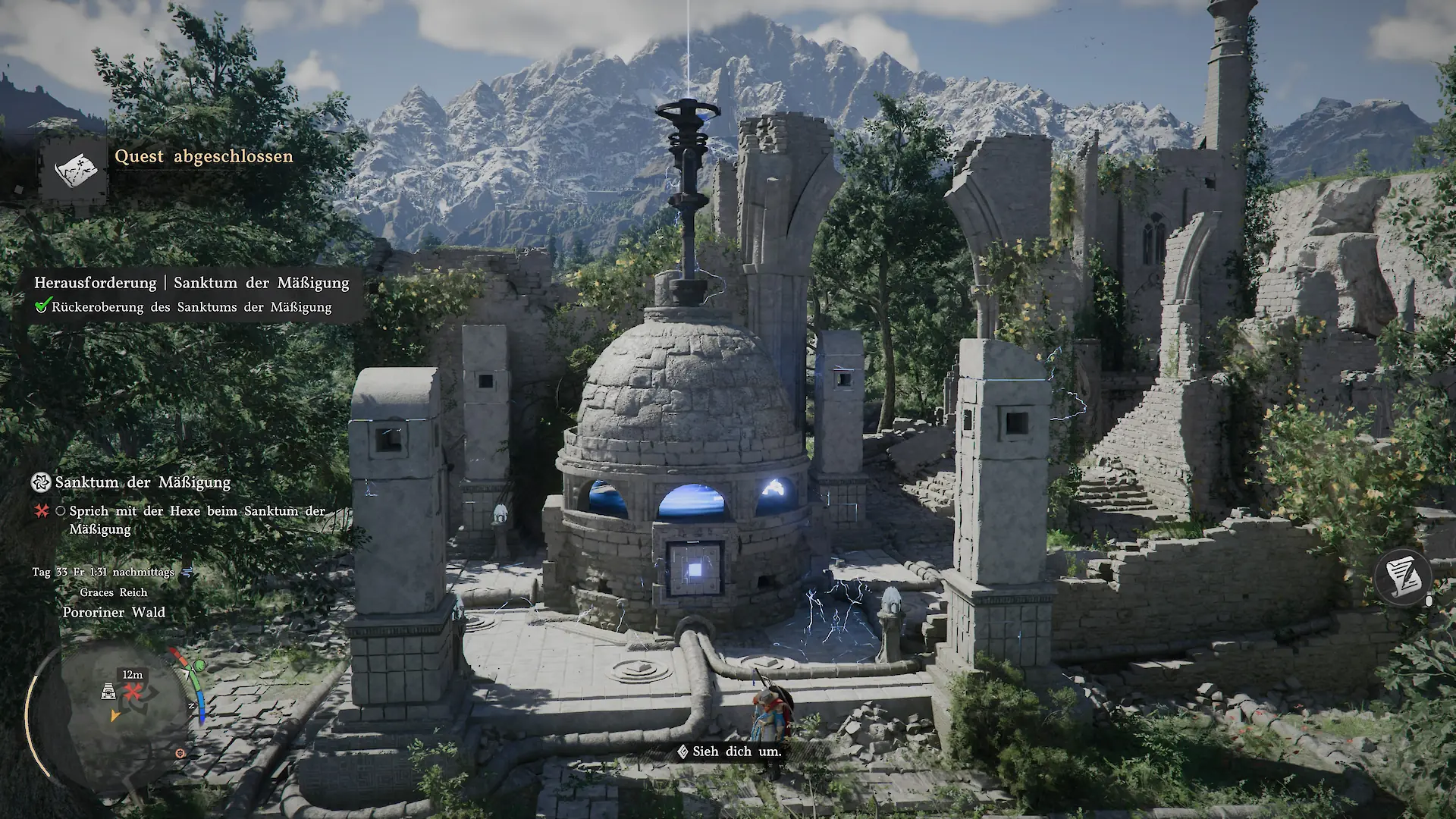Select the Sanktum der Mäßigung quest tracker
The height and width of the screenshot is (819, 1456).
tap(143, 483)
